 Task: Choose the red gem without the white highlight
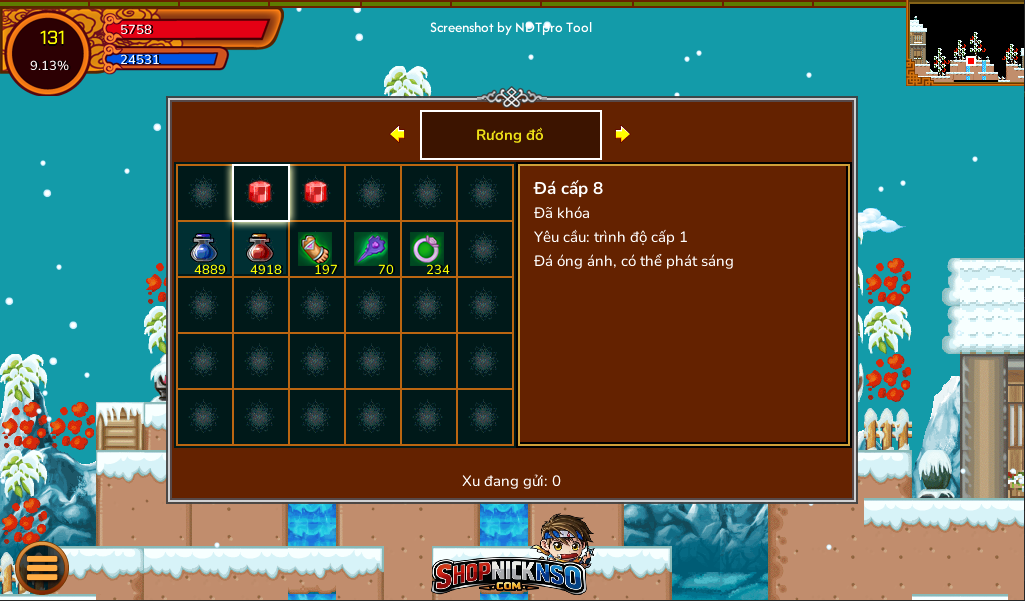(316, 192)
